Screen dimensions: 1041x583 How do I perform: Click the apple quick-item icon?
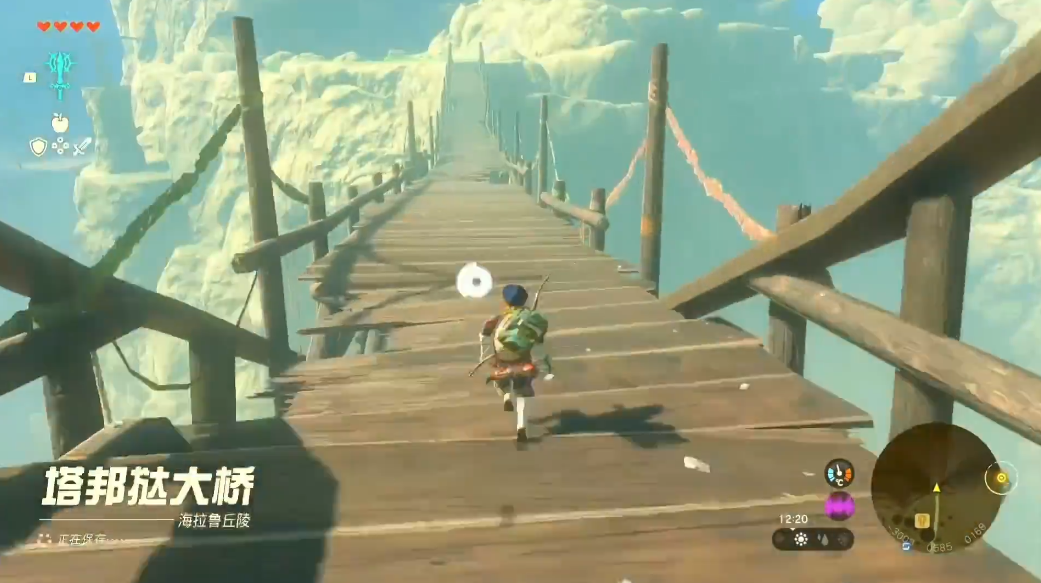click(60, 123)
